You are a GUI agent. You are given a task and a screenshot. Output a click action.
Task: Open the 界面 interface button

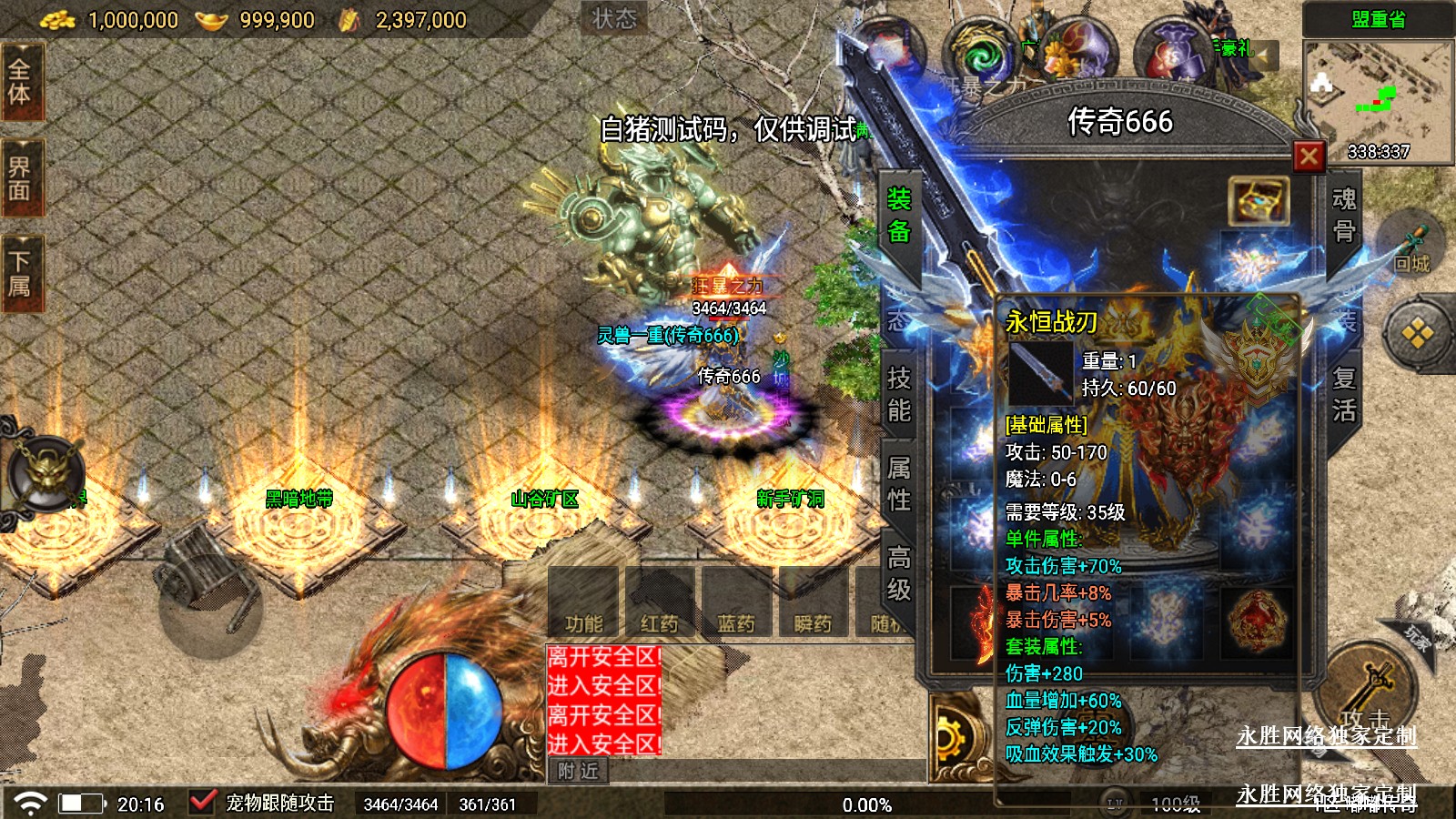pyautogui.click(x=20, y=178)
